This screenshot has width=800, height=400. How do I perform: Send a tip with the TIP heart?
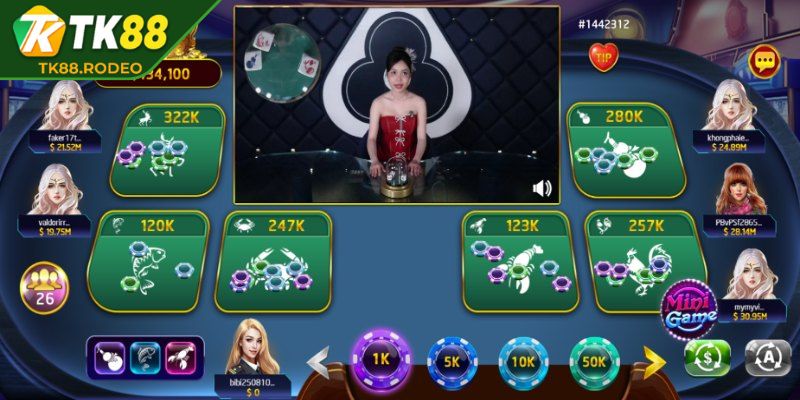[603, 59]
